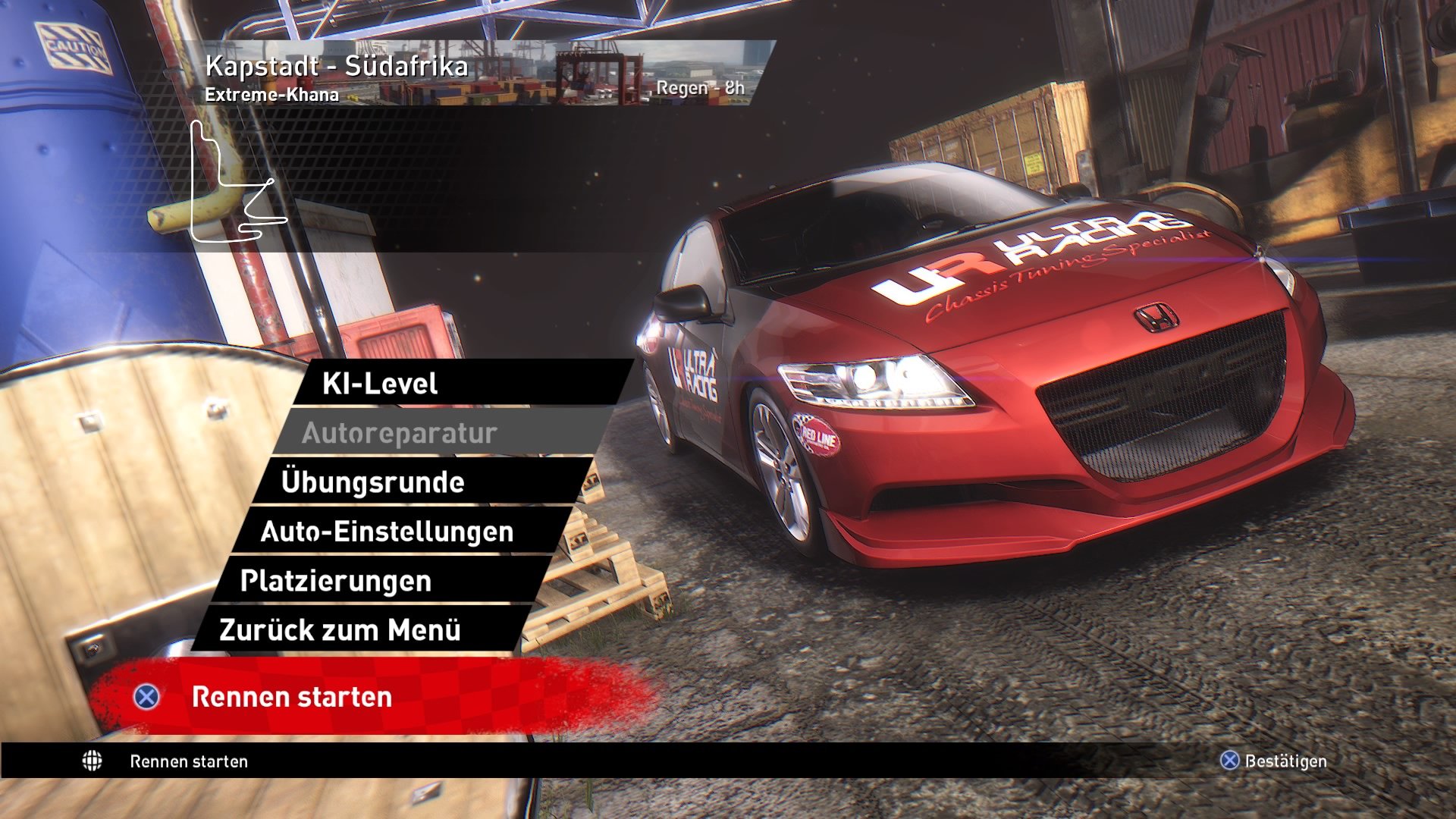Click the globe icon in the bottom bar
The width and height of the screenshot is (1456, 819).
(91, 761)
